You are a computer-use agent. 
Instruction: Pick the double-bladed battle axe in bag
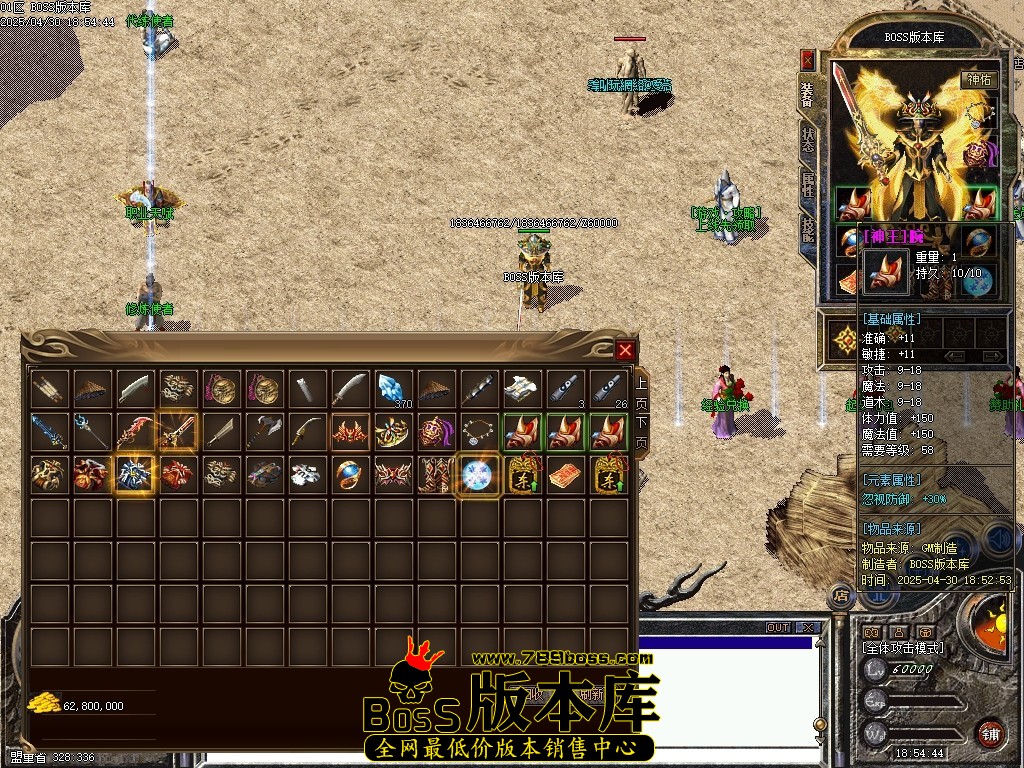click(264, 431)
